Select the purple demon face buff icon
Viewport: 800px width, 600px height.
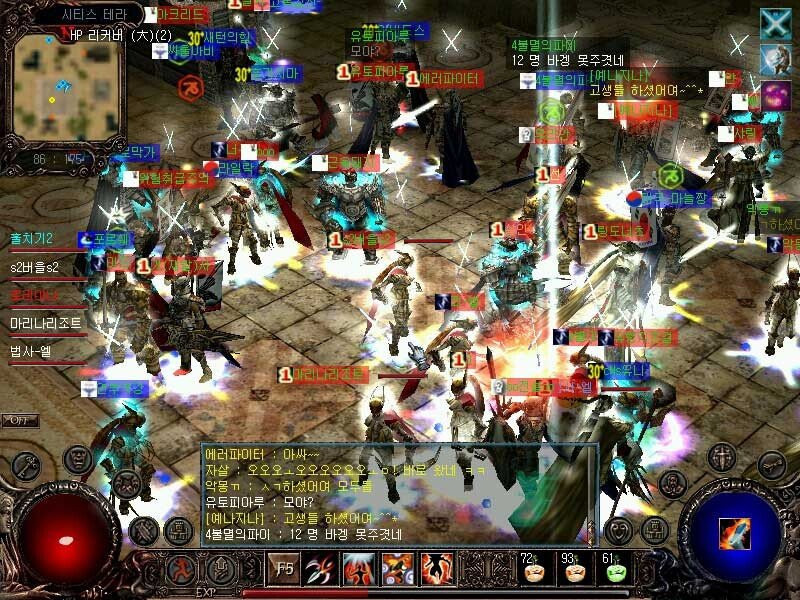pyautogui.click(x=775, y=97)
